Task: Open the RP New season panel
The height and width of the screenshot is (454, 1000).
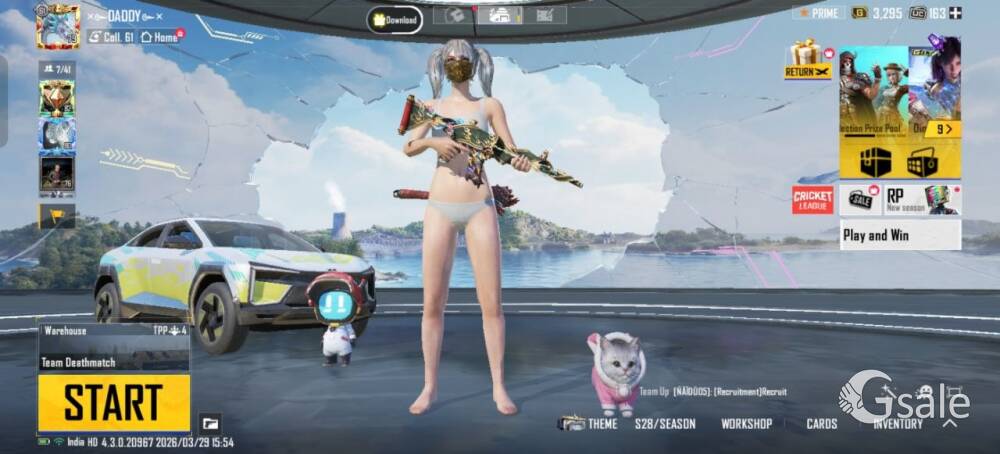Action: 922,199
